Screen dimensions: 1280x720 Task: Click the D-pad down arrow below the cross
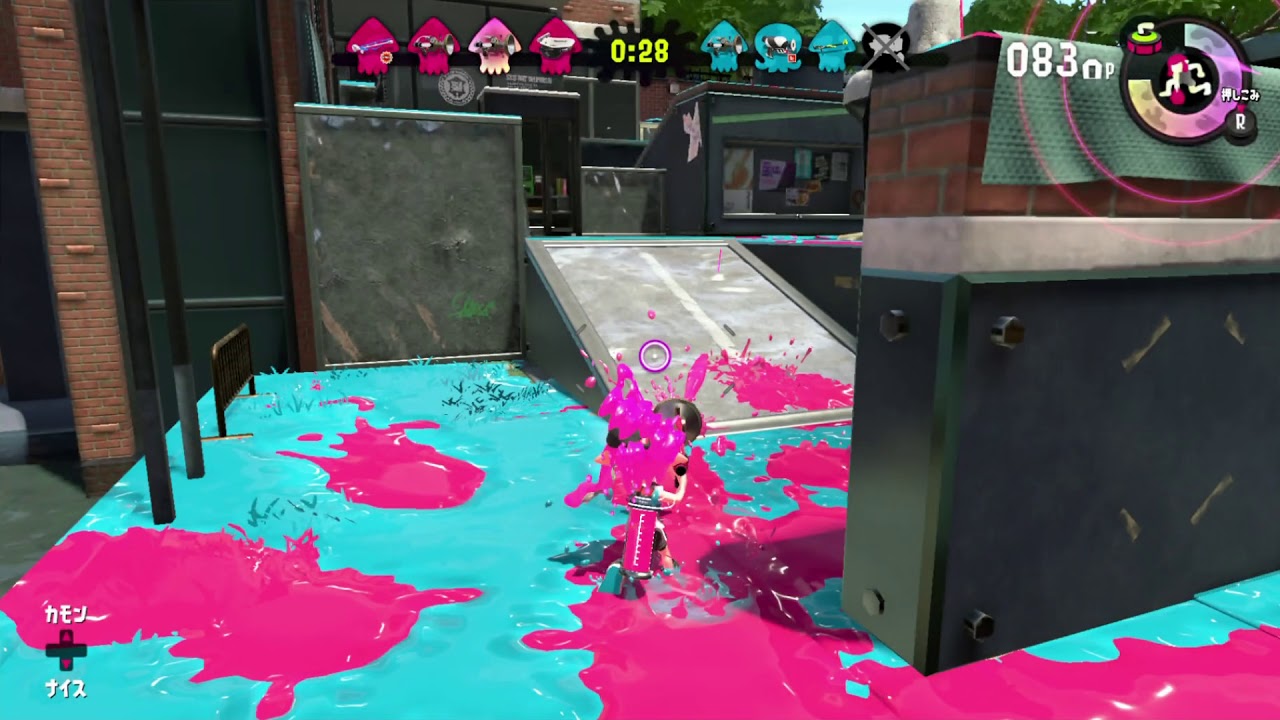(66, 663)
